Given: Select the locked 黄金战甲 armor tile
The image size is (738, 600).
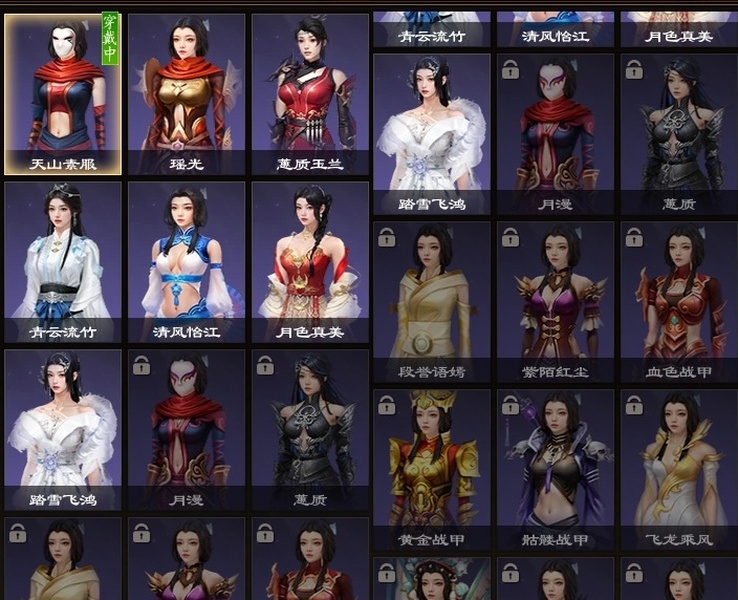Looking at the screenshot, I should tap(432, 470).
